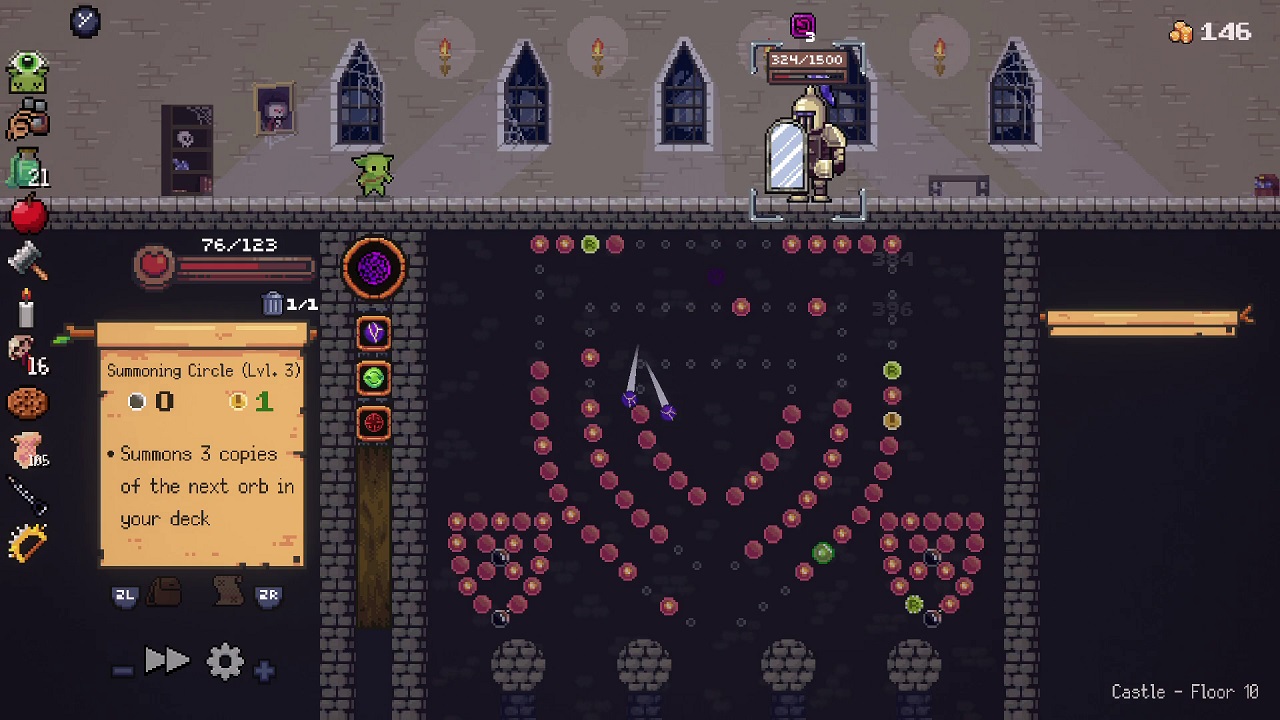The image size is (1280, 720).
Task: Click the green eyeball creature icon top left
Action: coord(26,70)
